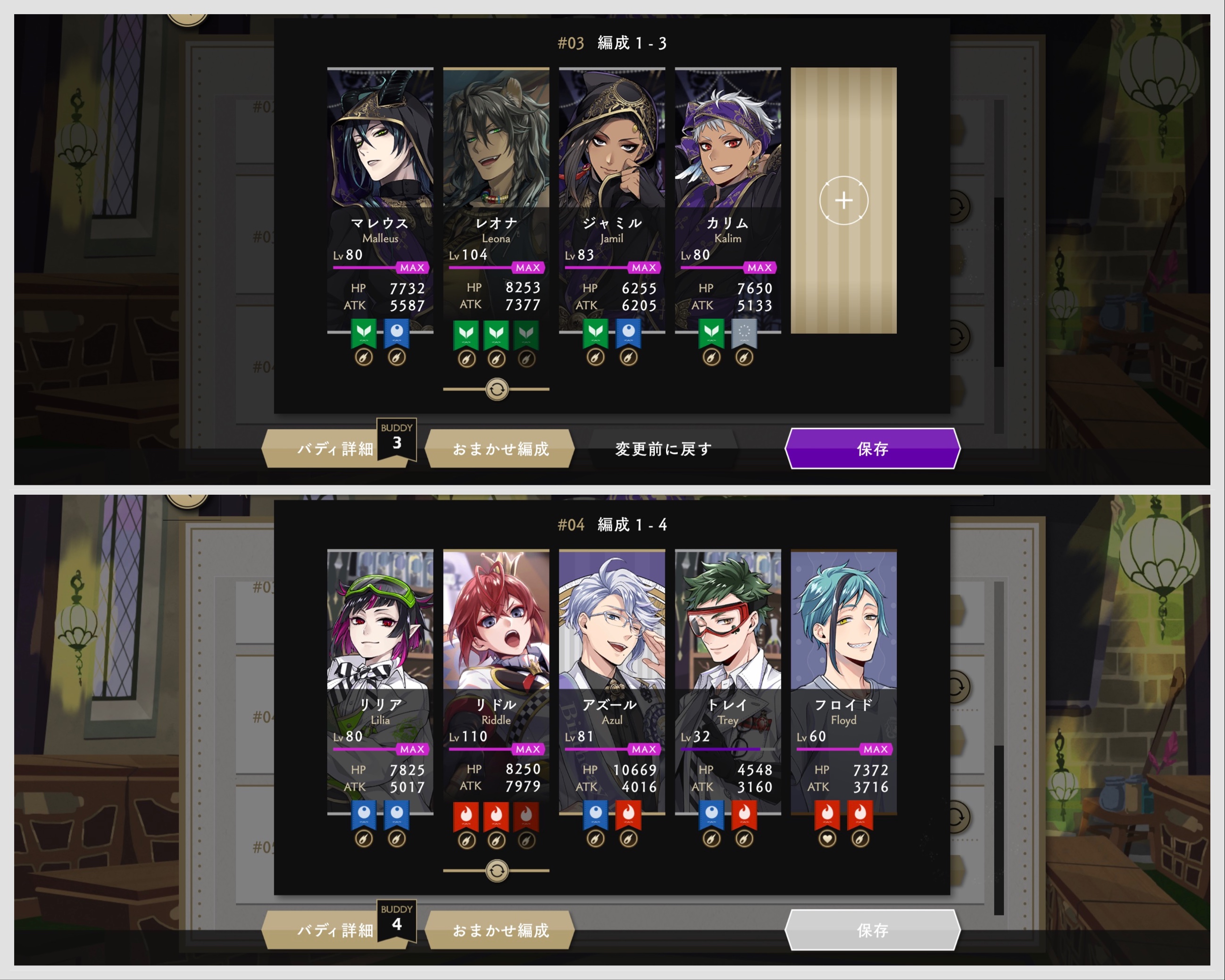Open バディ詳細 showing BUDDY 3

[335, 449]
